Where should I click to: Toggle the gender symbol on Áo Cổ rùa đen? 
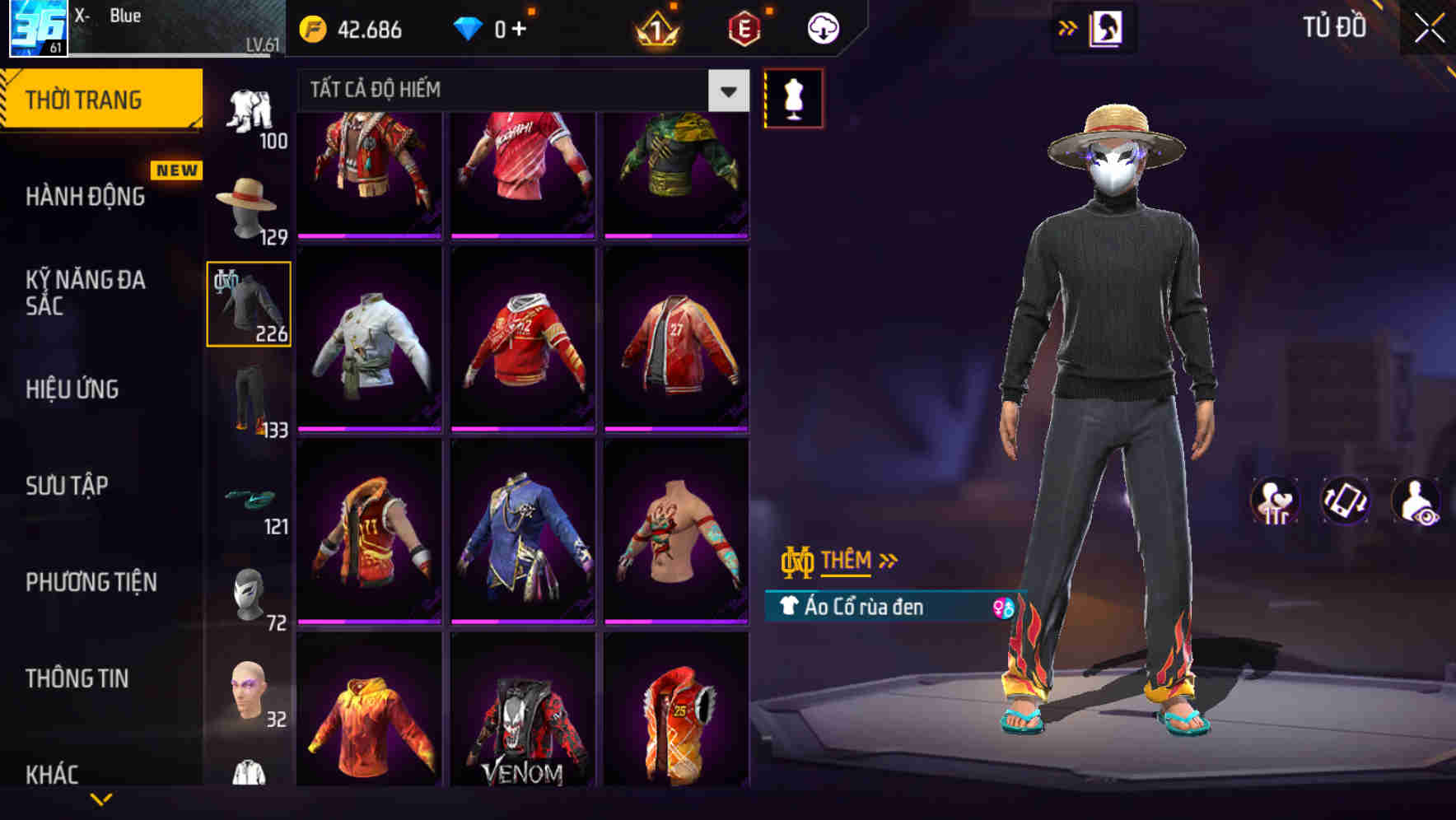tap(1003, 608)
